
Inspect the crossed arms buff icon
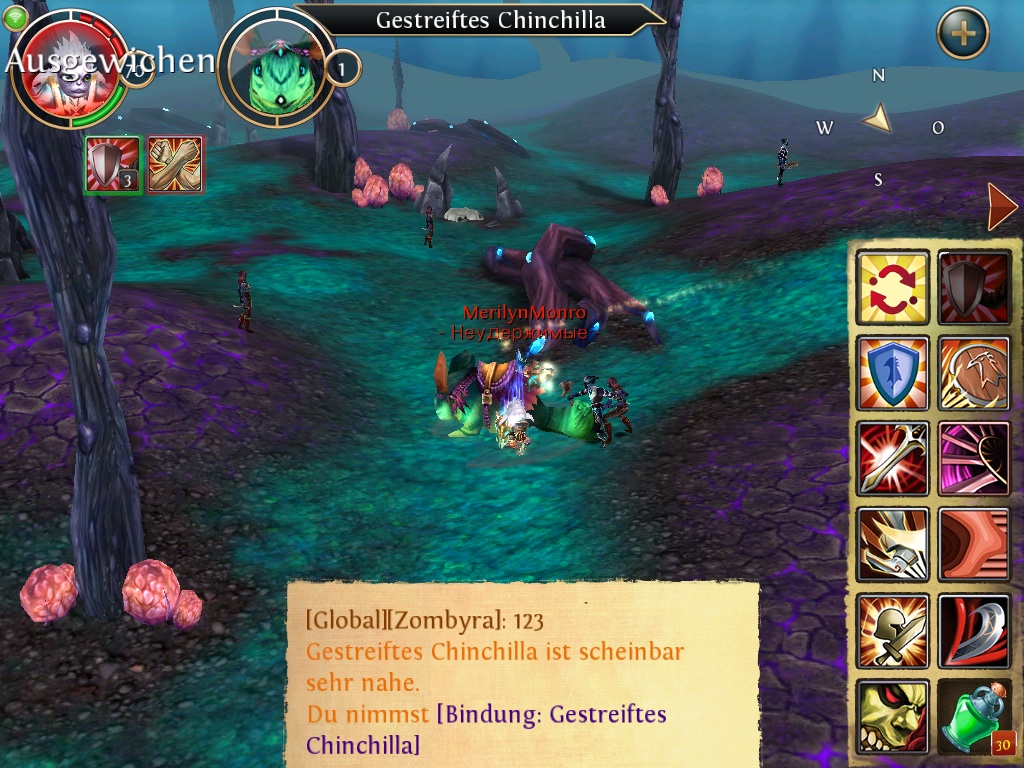(176, 164)
